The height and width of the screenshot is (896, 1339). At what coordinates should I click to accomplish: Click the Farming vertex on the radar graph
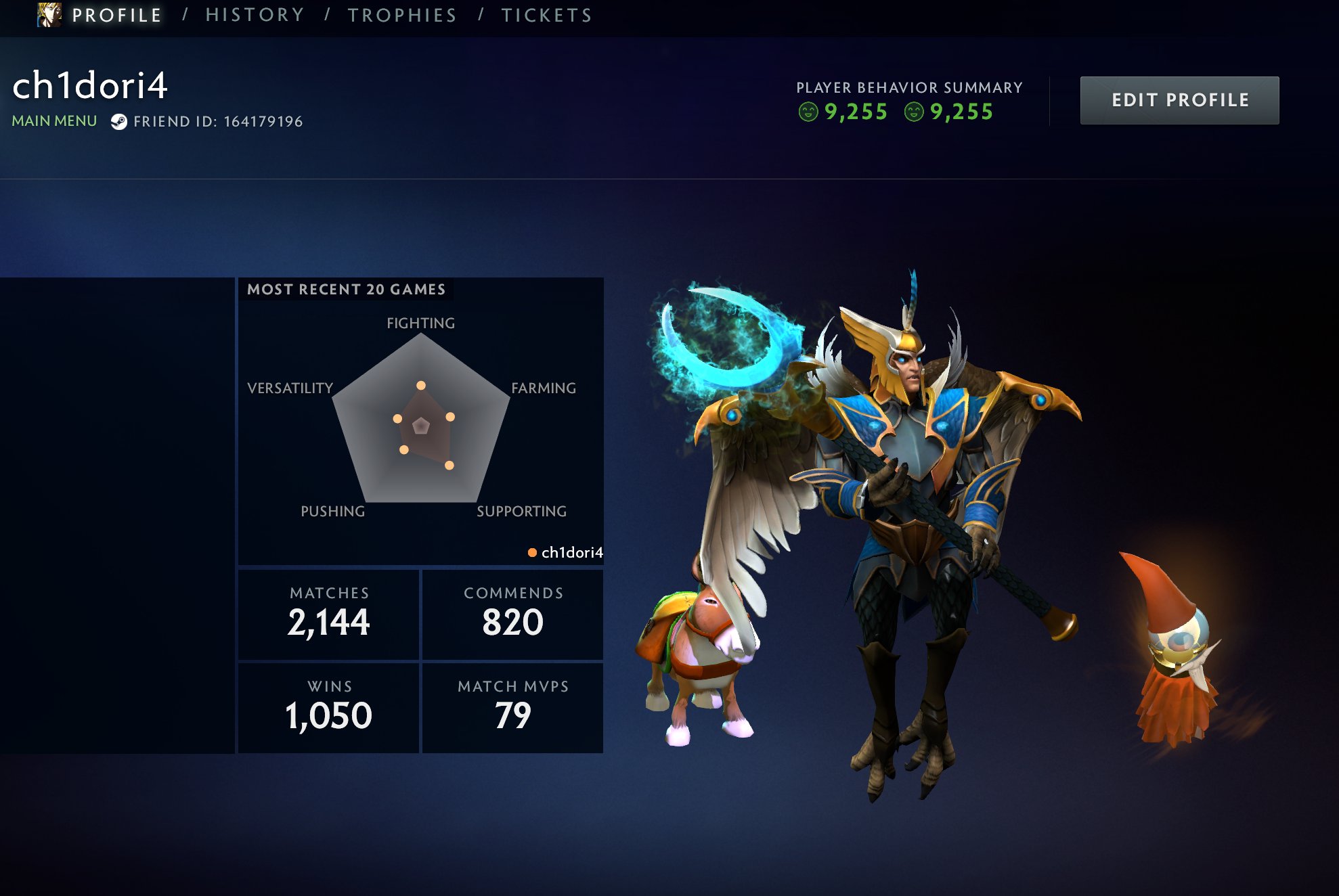tap(451, 417)
